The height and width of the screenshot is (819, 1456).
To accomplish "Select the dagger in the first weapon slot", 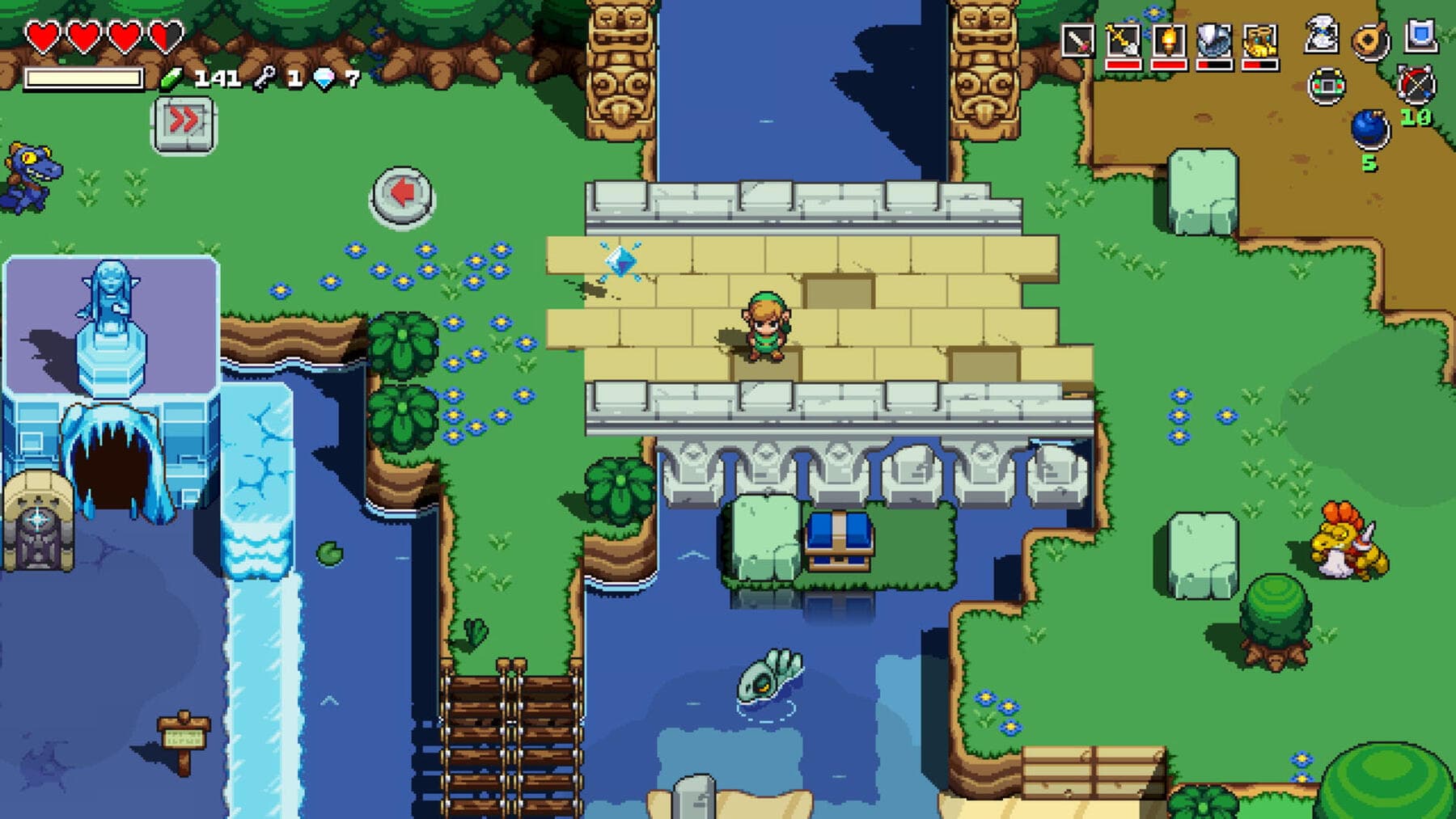I will 1077,38.
